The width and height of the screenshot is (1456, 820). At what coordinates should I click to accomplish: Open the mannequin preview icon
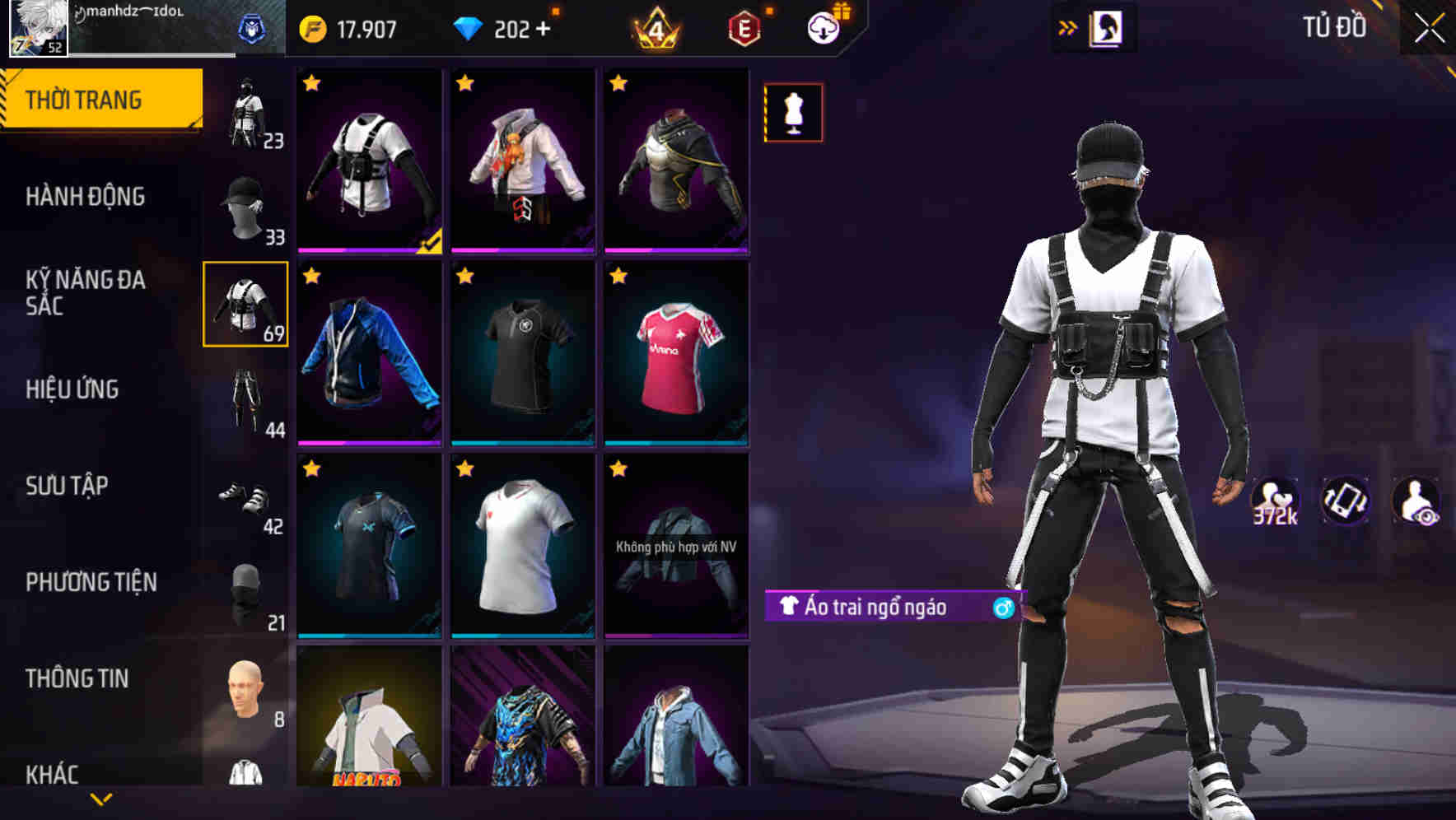coord(792,111)
